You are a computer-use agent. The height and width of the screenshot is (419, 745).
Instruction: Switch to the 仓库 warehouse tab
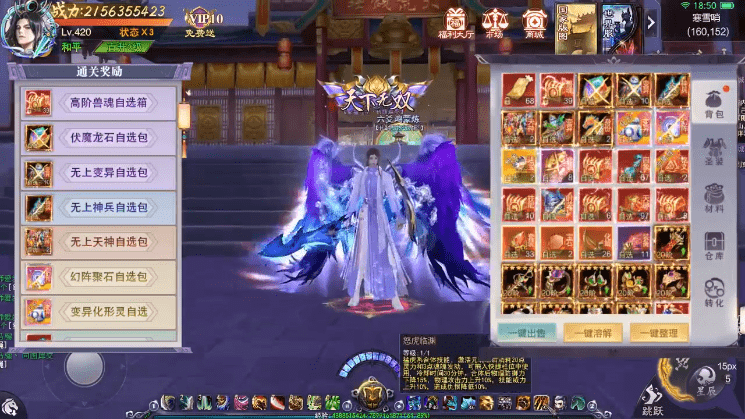(714, 246)
